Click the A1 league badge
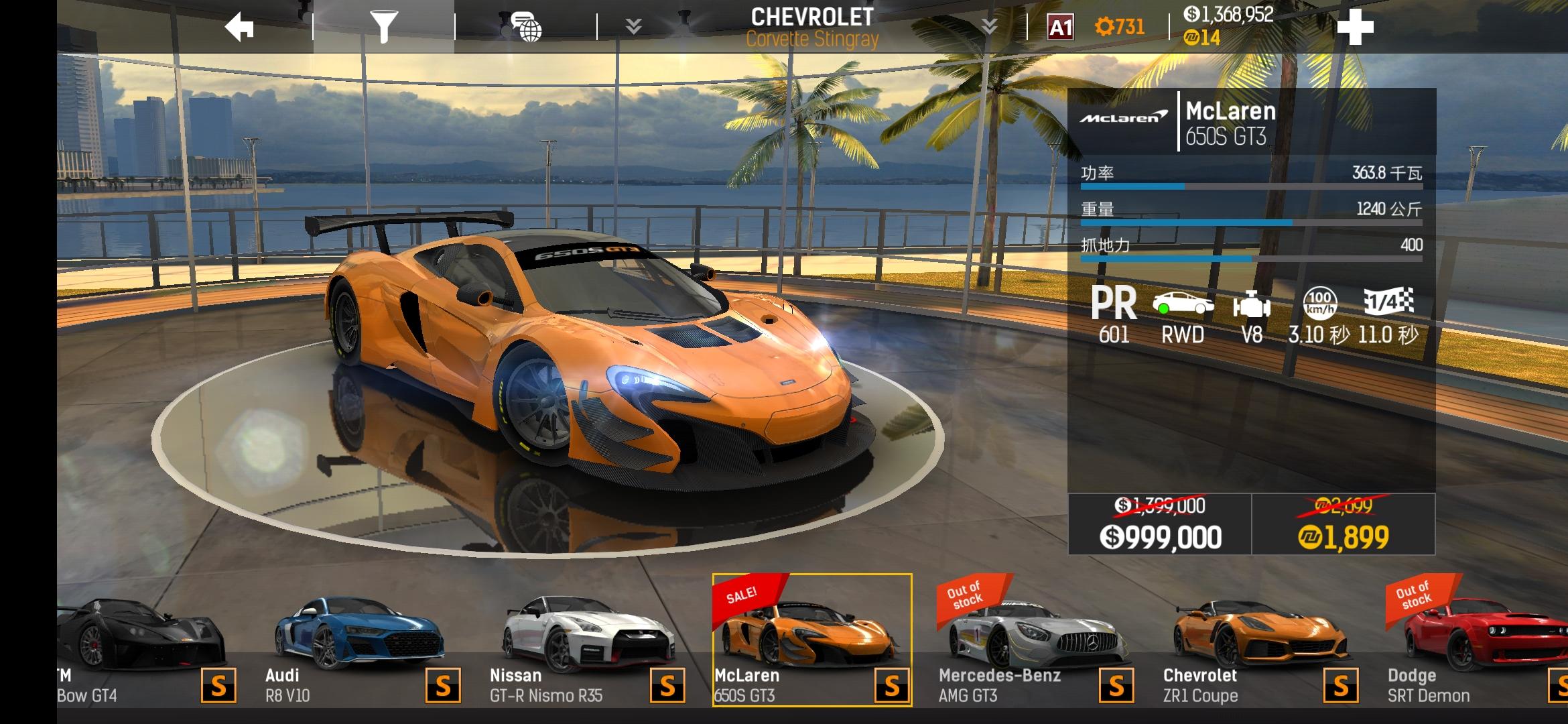 1060,27
